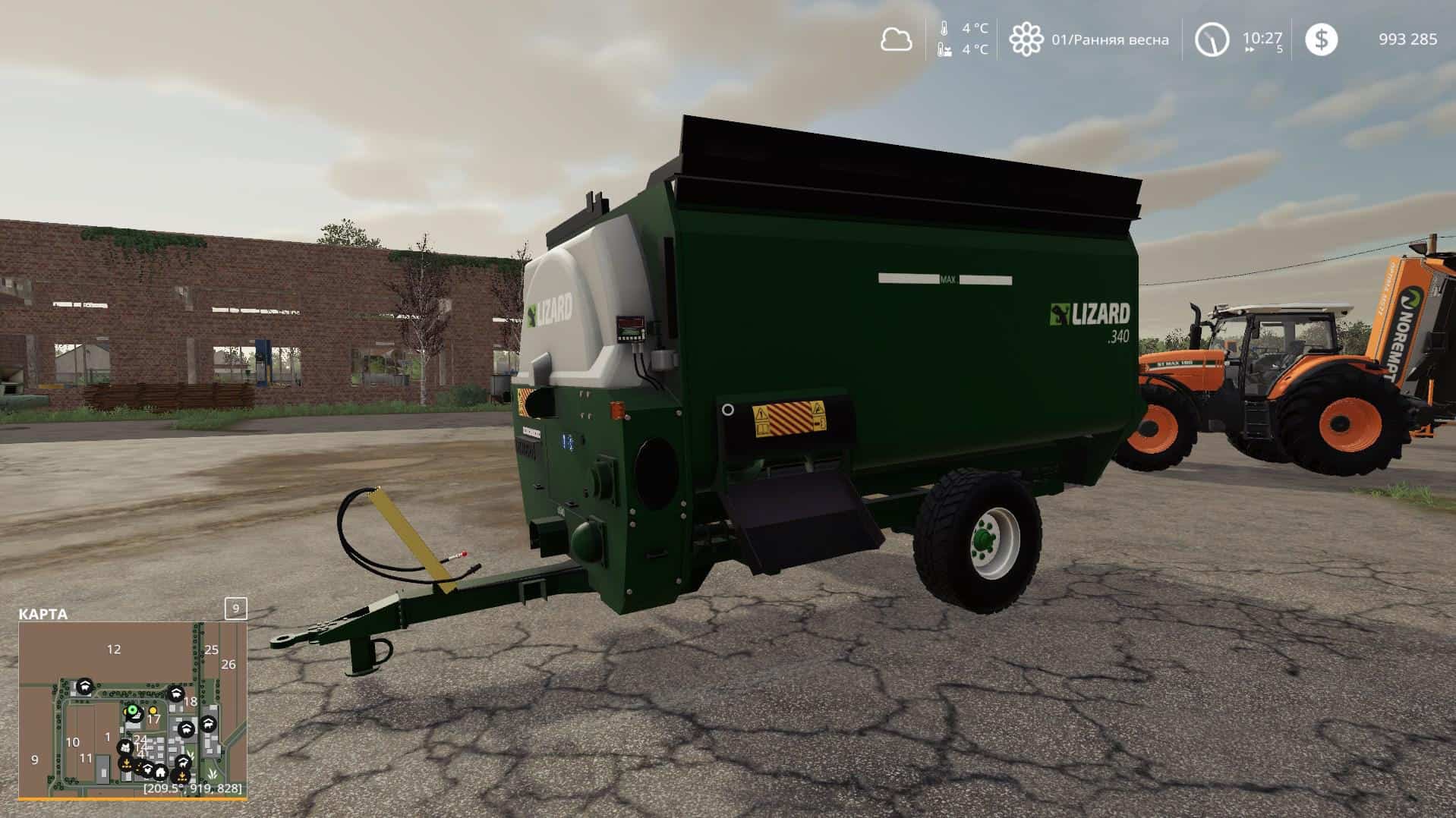Screen dimensions: 1456x818
Task: Click the green player marker on the minimap
Action: pyautogui.click(x=133, y=711)
